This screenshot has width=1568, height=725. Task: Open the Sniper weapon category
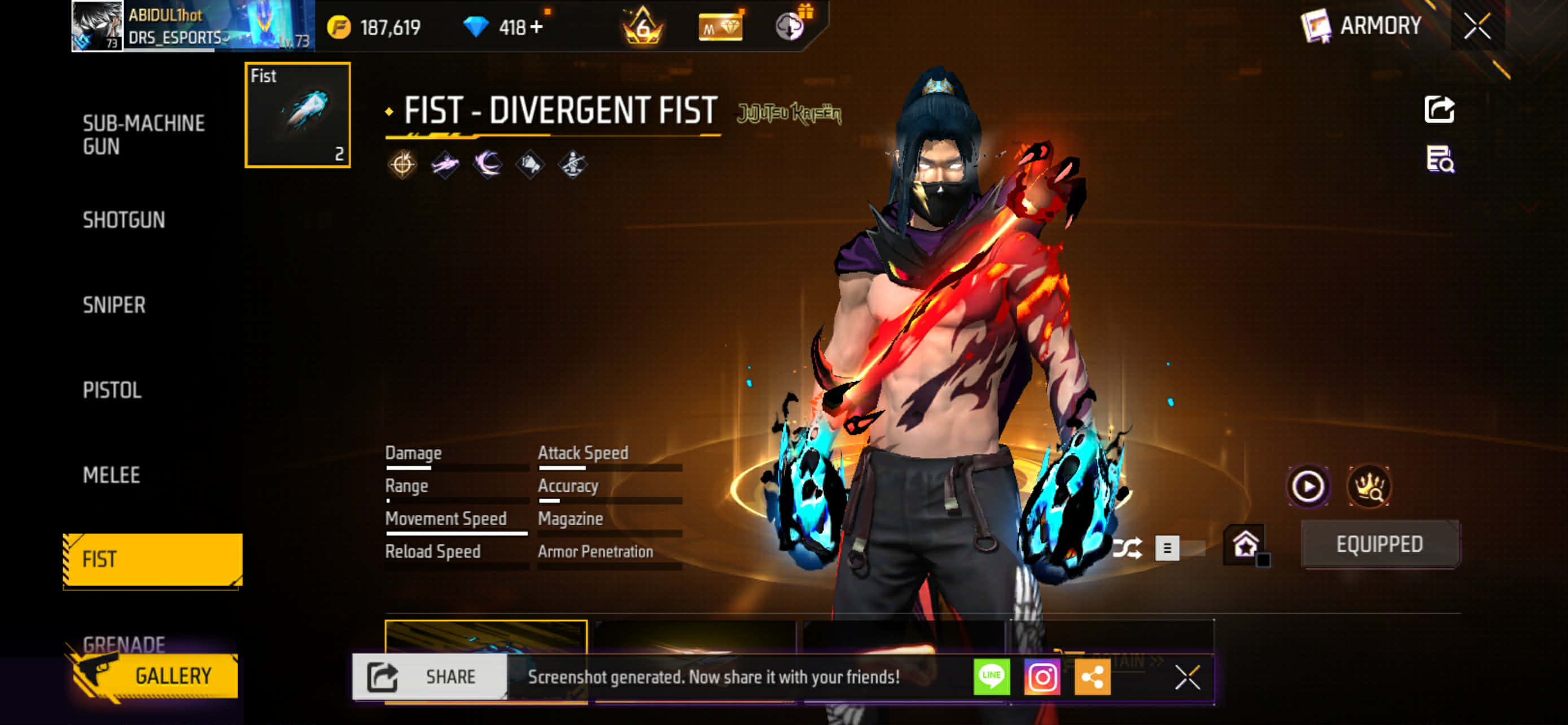(114, 305)
